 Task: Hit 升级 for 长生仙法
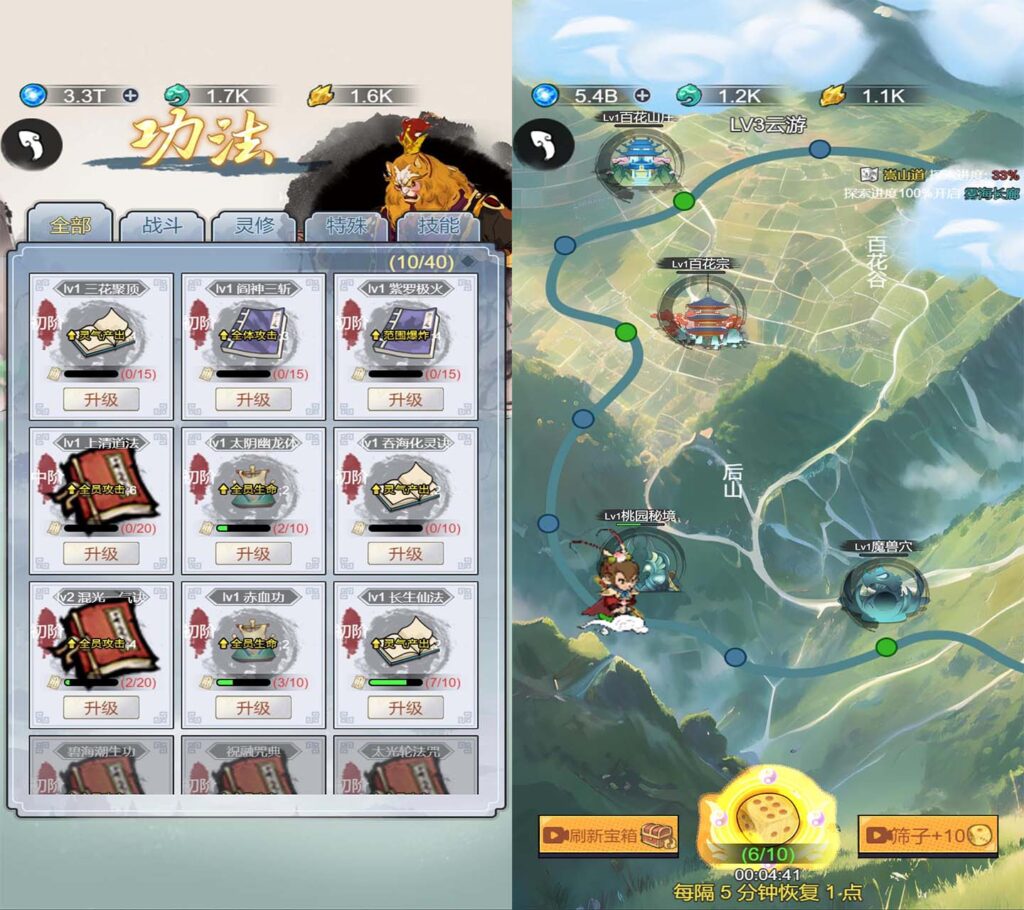[x=405, y=707]
